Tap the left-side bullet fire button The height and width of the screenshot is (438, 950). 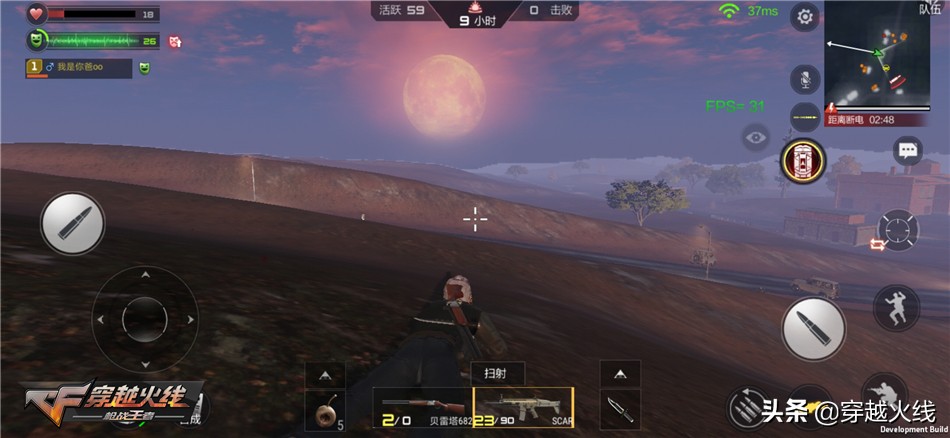72,223
